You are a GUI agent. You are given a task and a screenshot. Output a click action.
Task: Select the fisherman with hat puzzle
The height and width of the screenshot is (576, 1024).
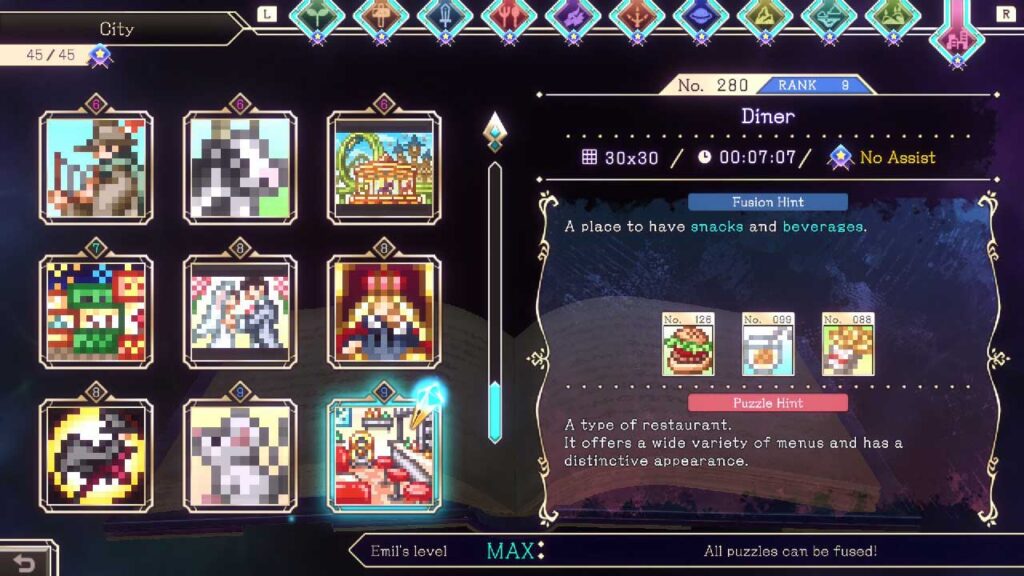(96, 167)
